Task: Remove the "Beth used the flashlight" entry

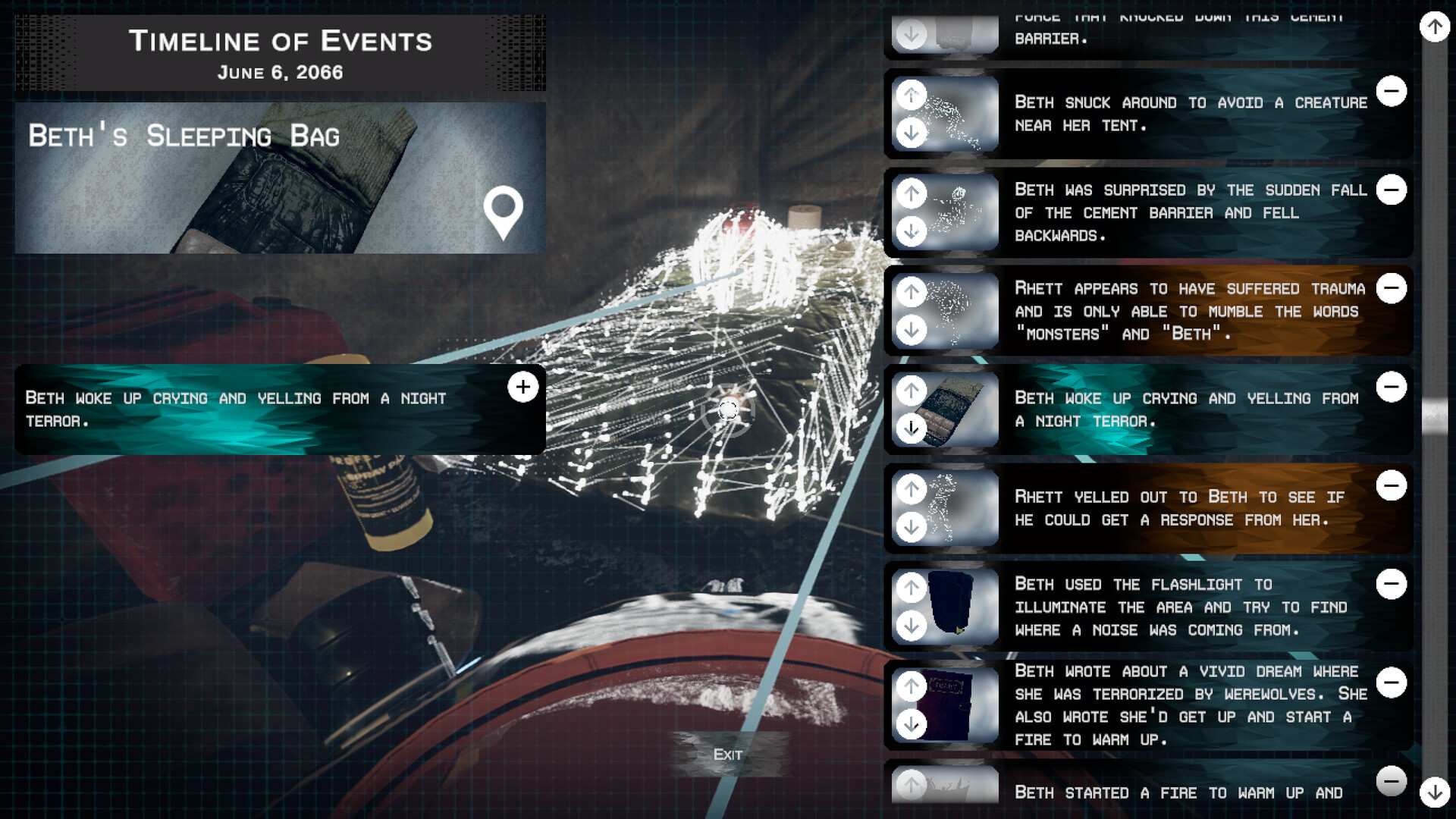Action: tap(1392, 584)
